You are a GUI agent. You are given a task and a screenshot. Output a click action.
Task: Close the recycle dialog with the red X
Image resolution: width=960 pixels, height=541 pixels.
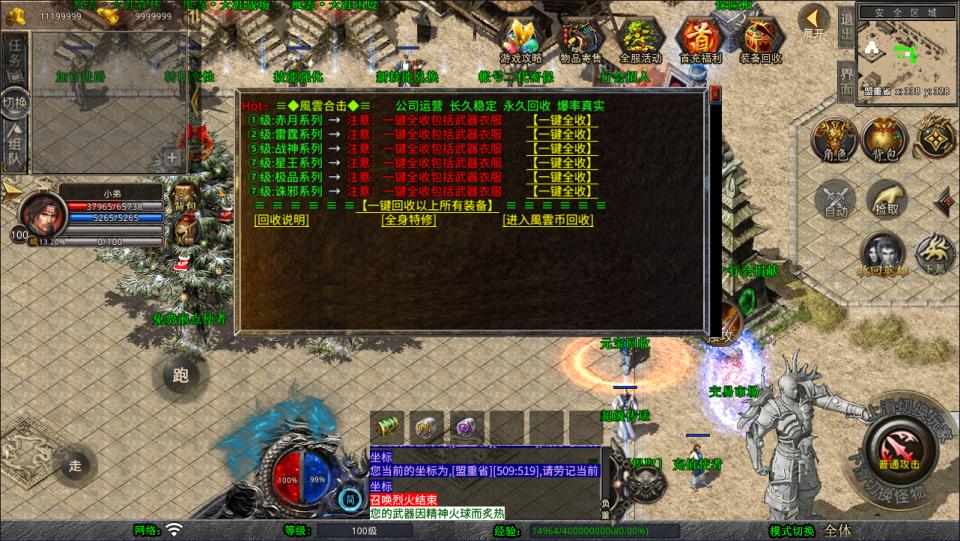tap(715, 96)
